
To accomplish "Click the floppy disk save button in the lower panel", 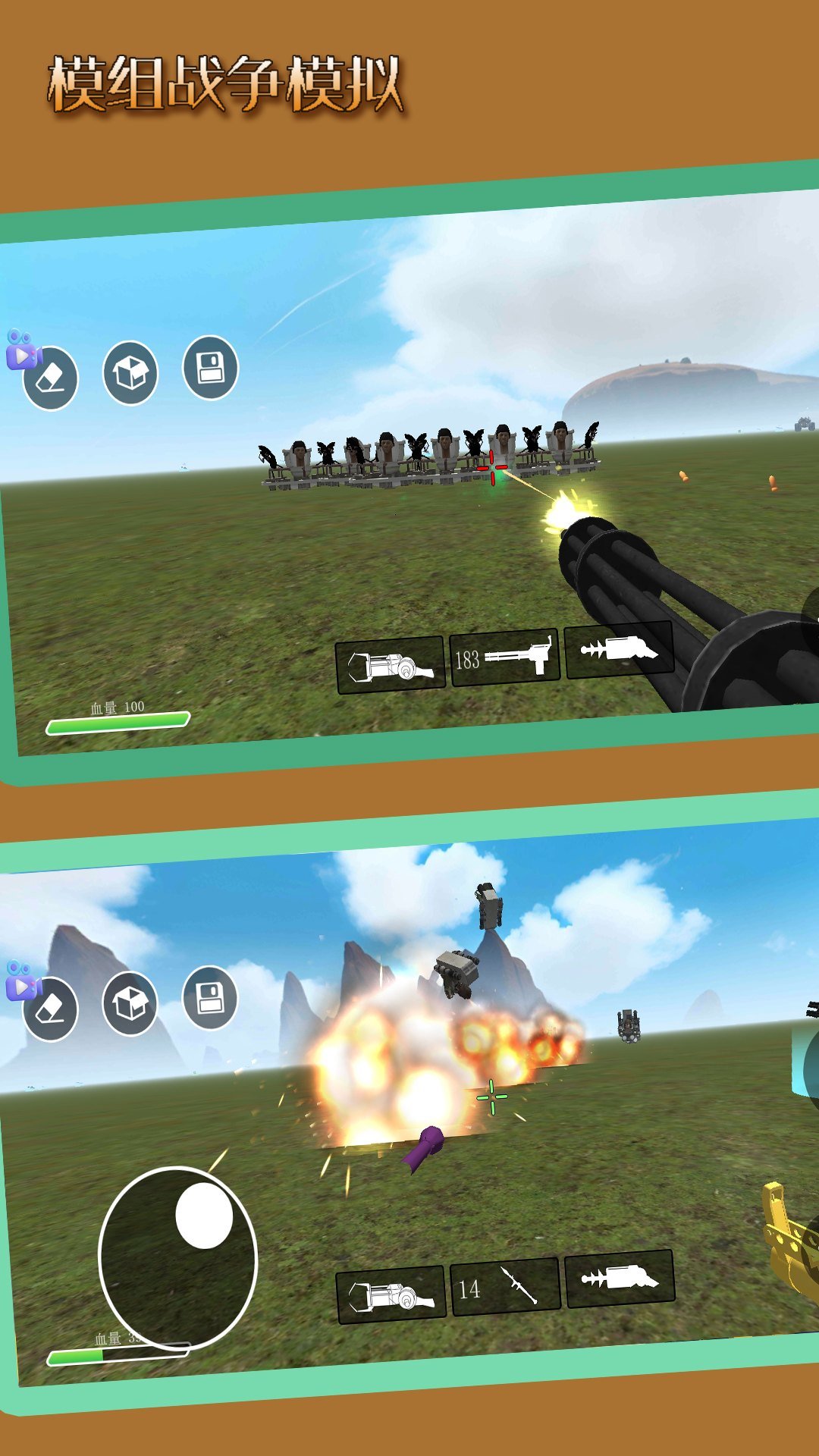I will (210, 998).
